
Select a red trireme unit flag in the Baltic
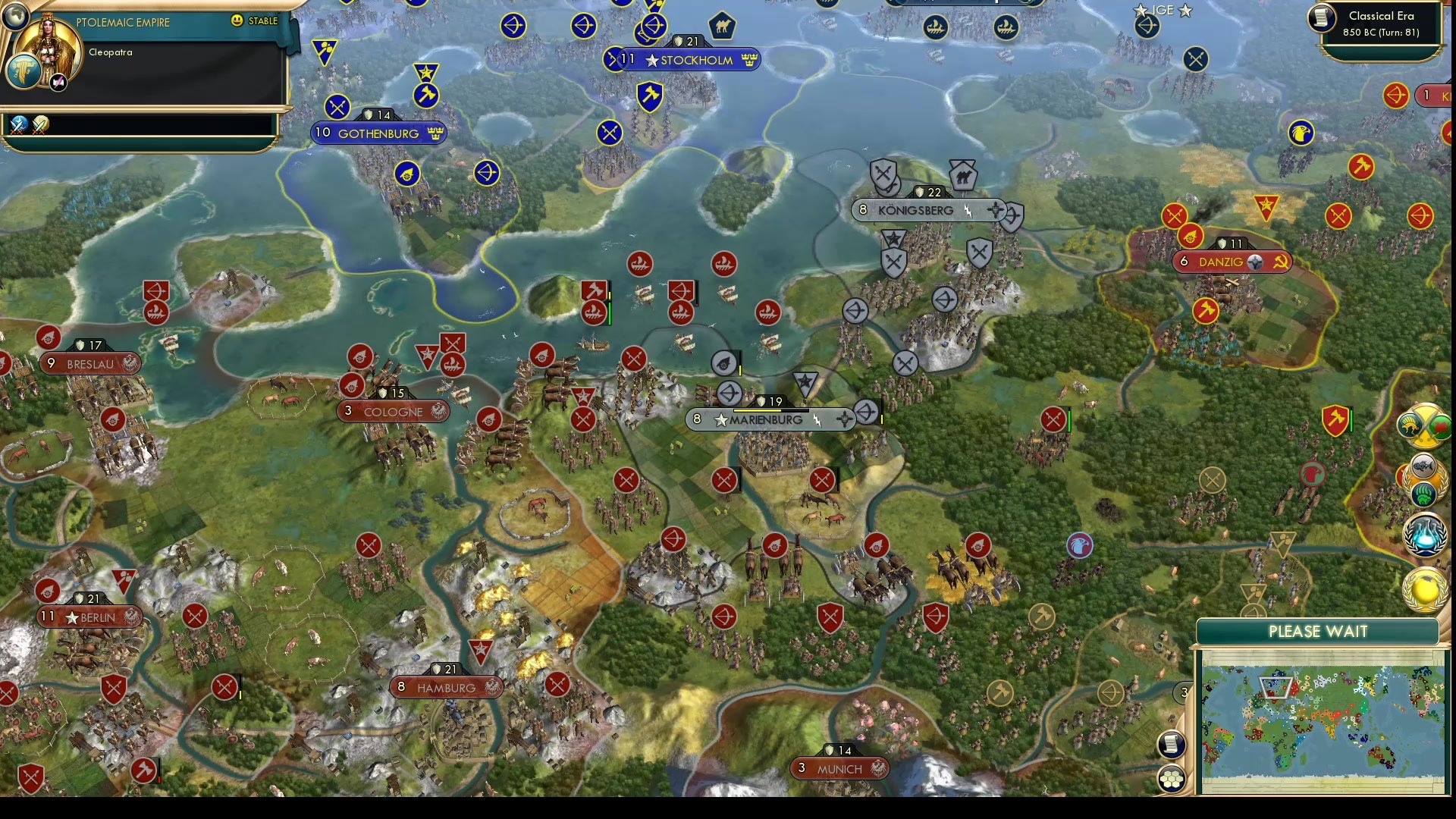639,264
